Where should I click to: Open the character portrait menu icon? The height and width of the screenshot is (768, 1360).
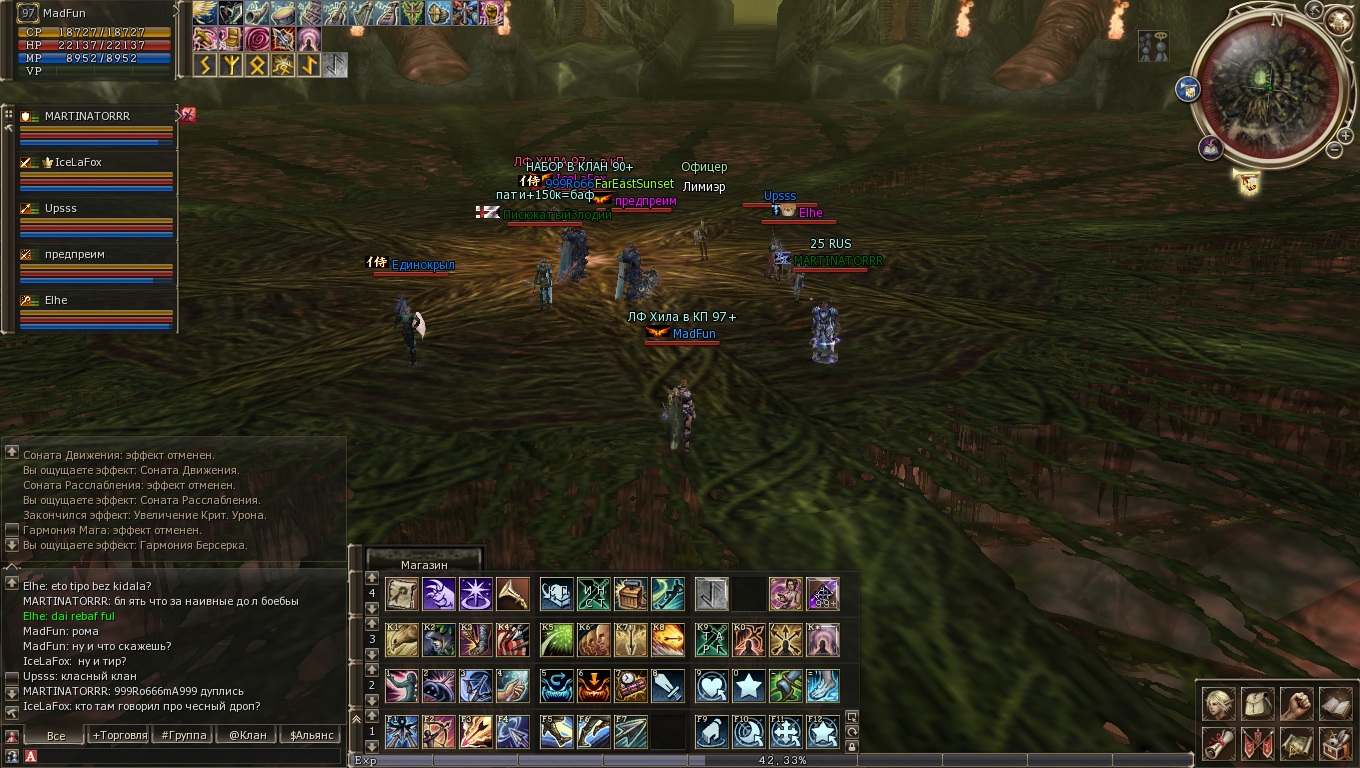click(1217, 704)
